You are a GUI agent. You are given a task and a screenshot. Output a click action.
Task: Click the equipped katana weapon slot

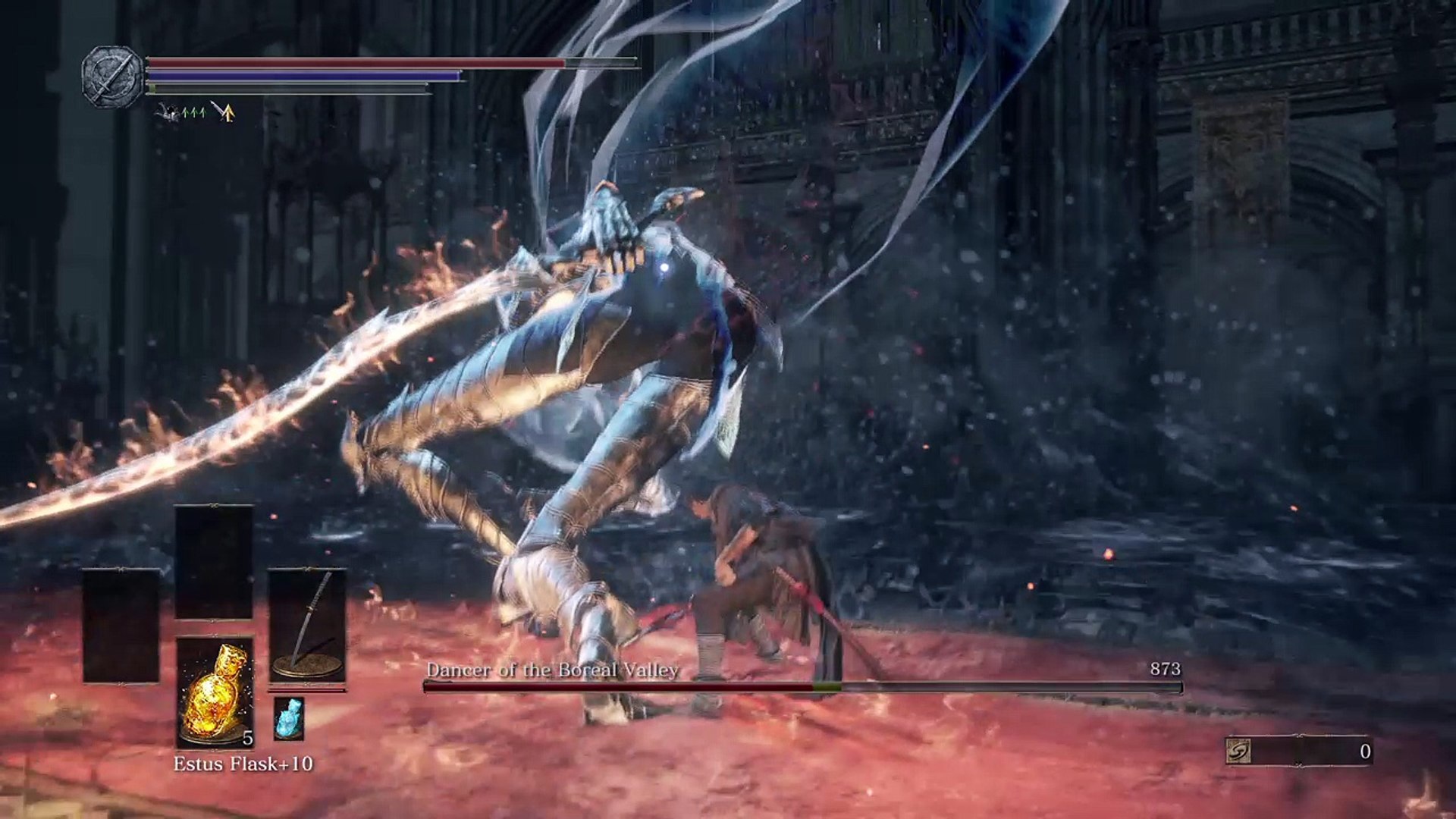tap(307, 626)
